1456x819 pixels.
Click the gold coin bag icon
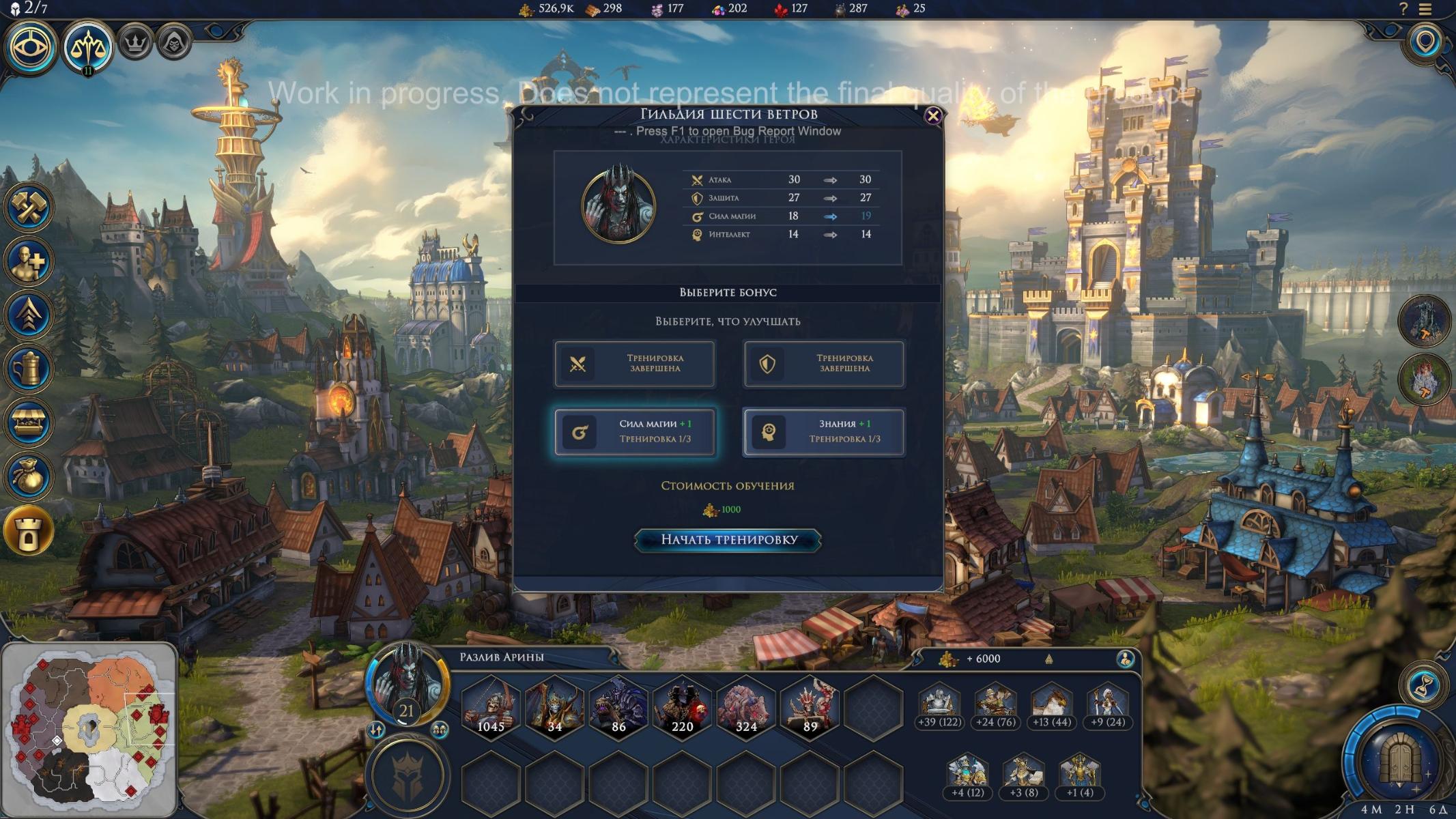point(29,476)
